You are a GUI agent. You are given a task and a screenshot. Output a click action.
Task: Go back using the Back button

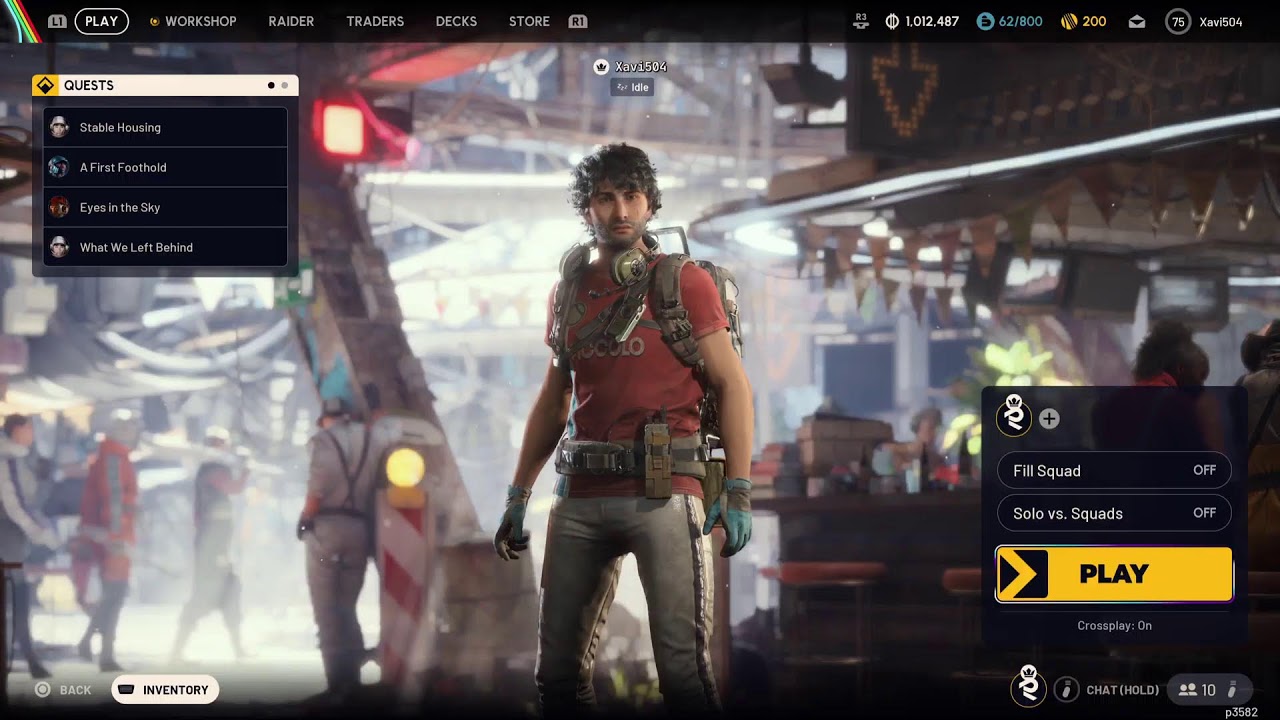[64, 690]
